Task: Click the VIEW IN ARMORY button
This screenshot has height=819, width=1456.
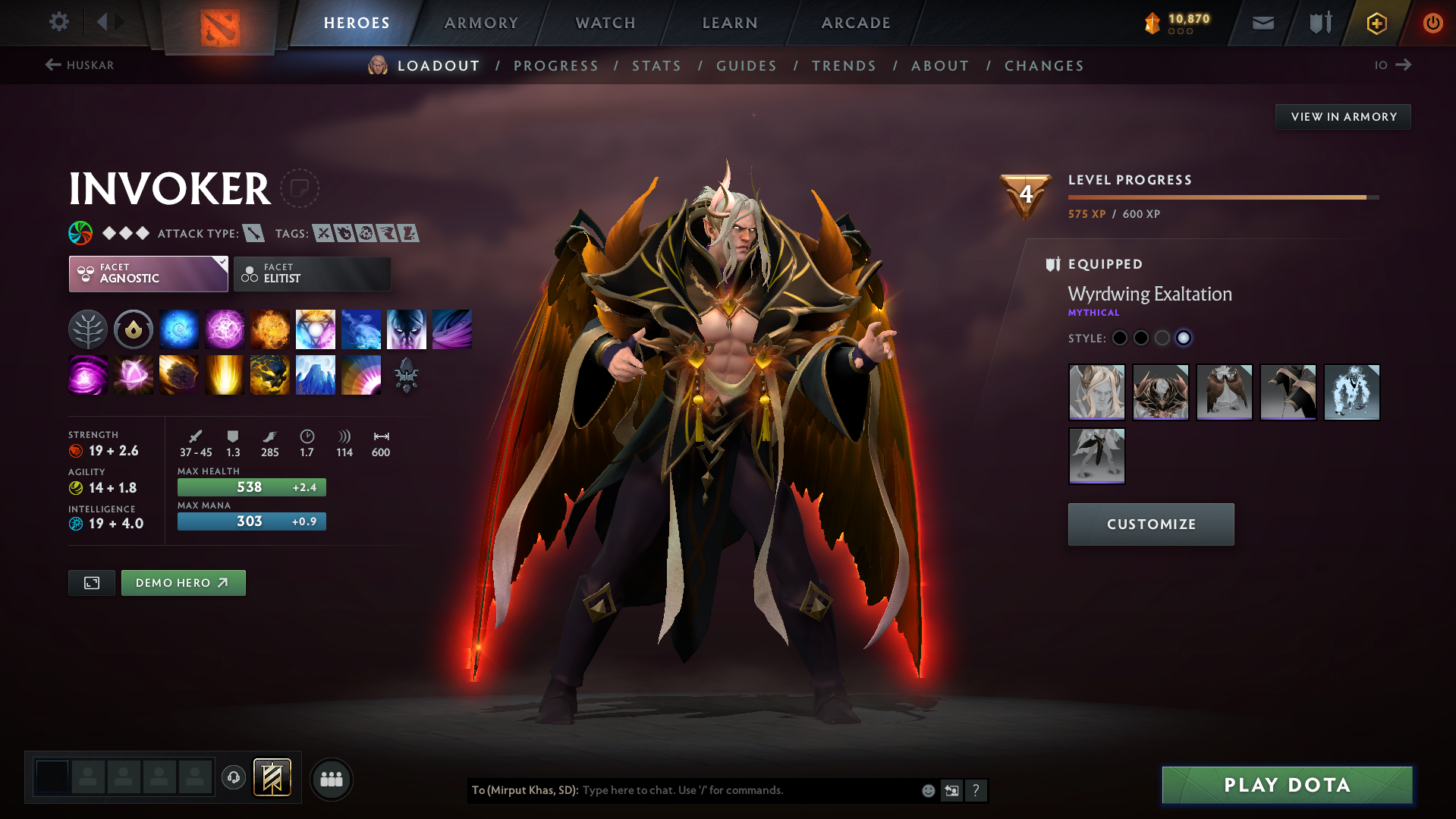Action: pyautogui.click(x=1342, y=116)
